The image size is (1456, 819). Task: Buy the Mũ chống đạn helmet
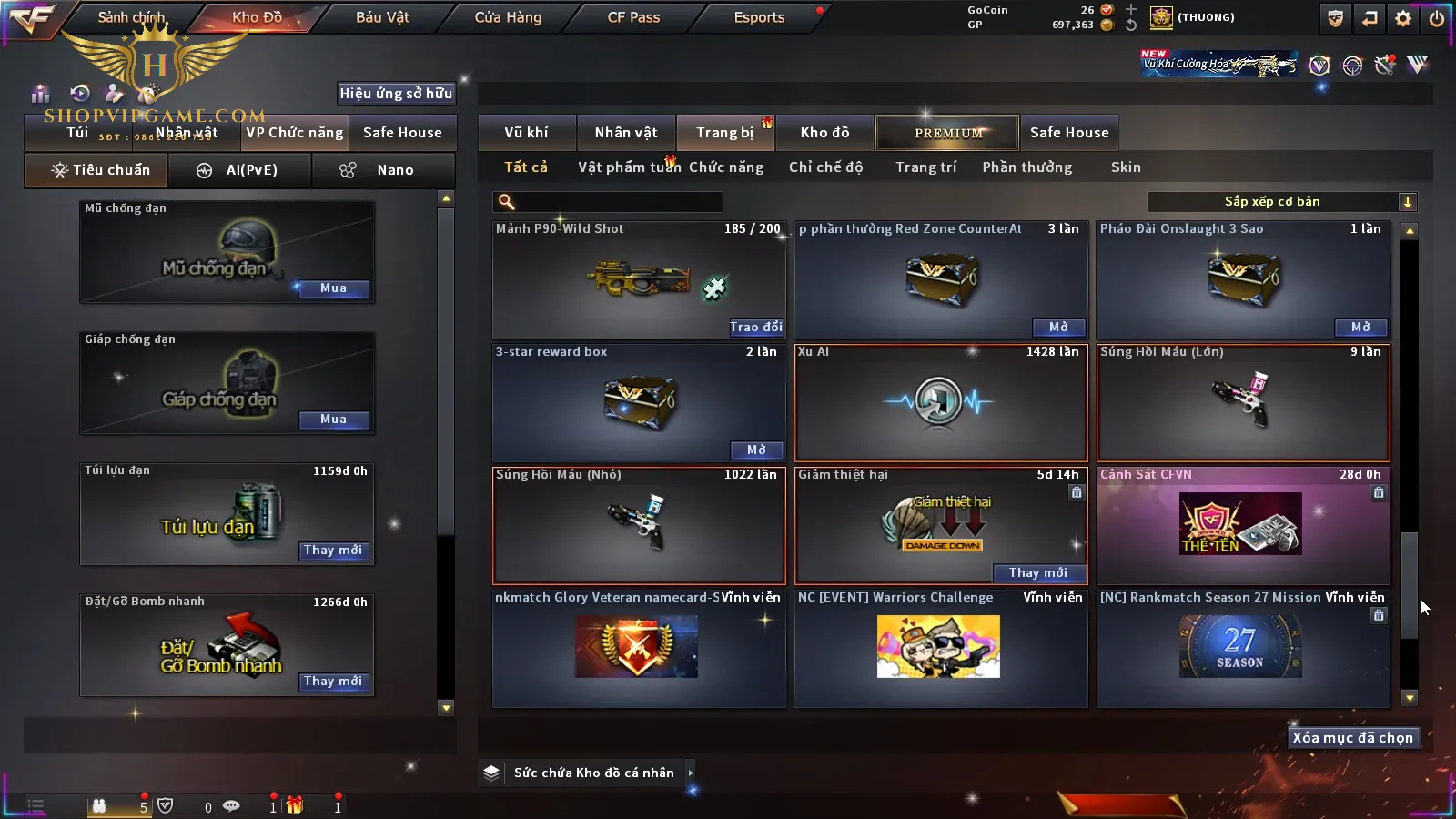click(333, 288)
